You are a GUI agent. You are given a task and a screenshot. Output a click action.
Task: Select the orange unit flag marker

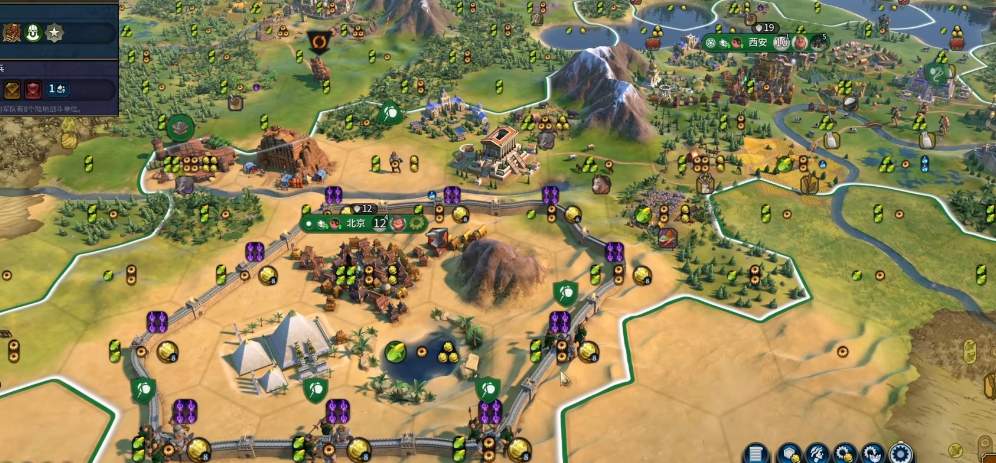tap(320, 42)
